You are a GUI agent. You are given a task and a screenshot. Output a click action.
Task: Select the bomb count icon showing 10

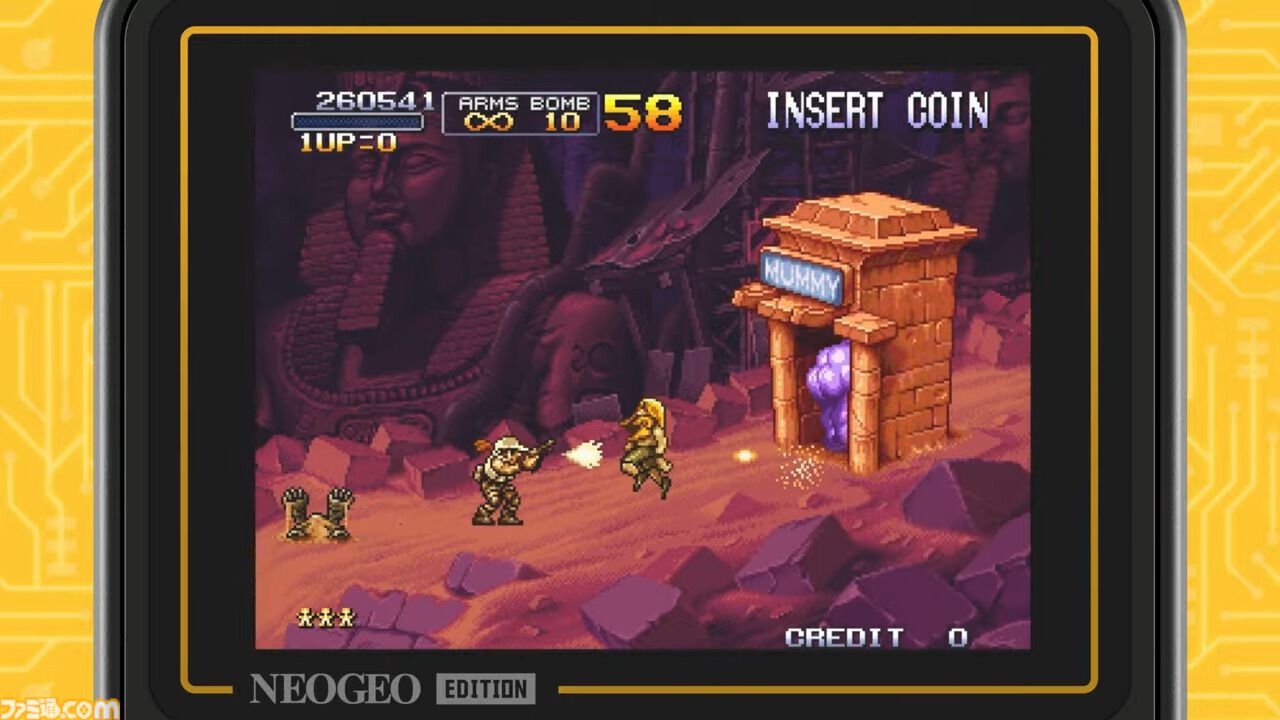click(563, 122)
